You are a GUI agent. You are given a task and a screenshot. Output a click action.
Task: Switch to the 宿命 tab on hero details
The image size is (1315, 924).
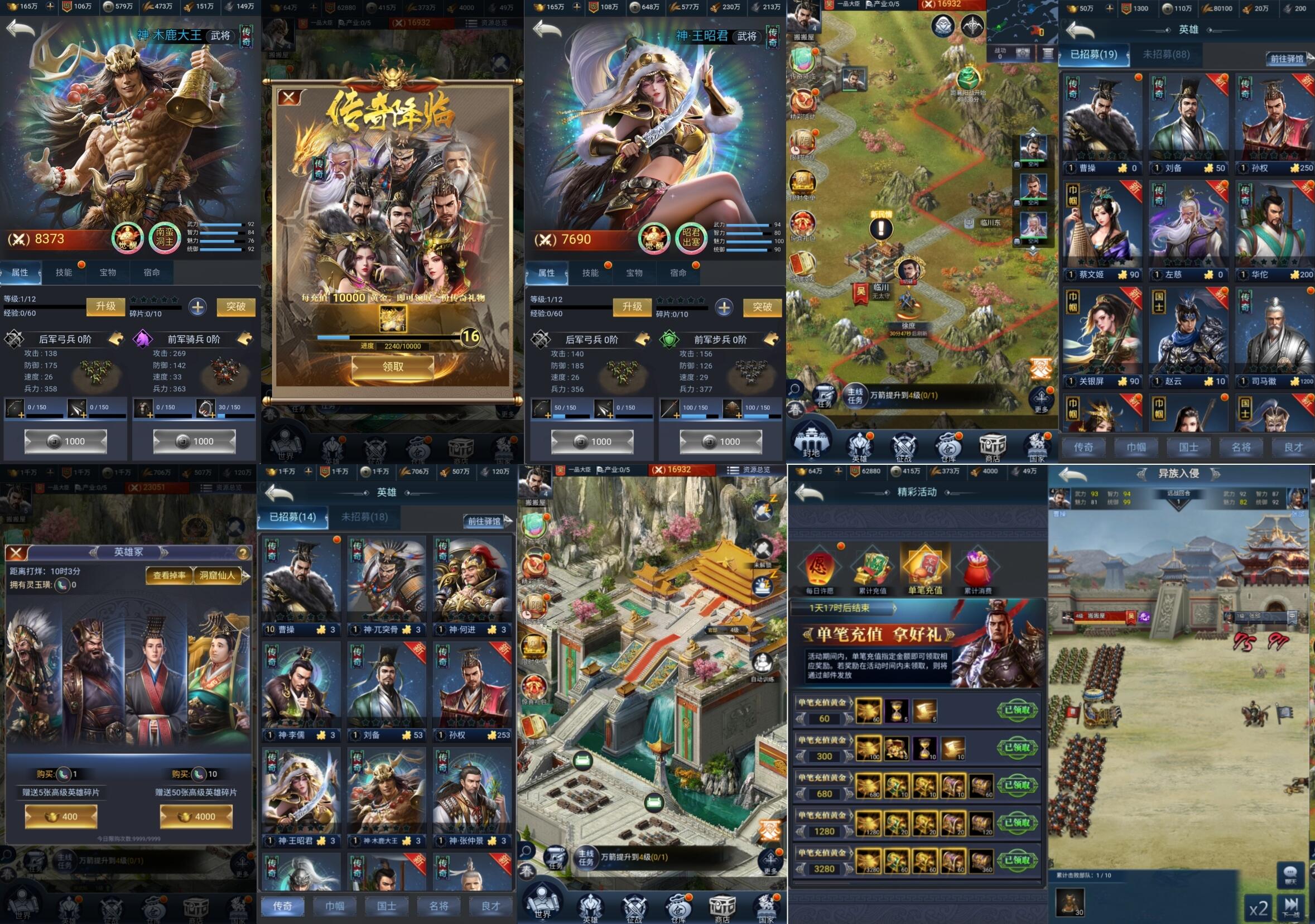pos(152,273)
